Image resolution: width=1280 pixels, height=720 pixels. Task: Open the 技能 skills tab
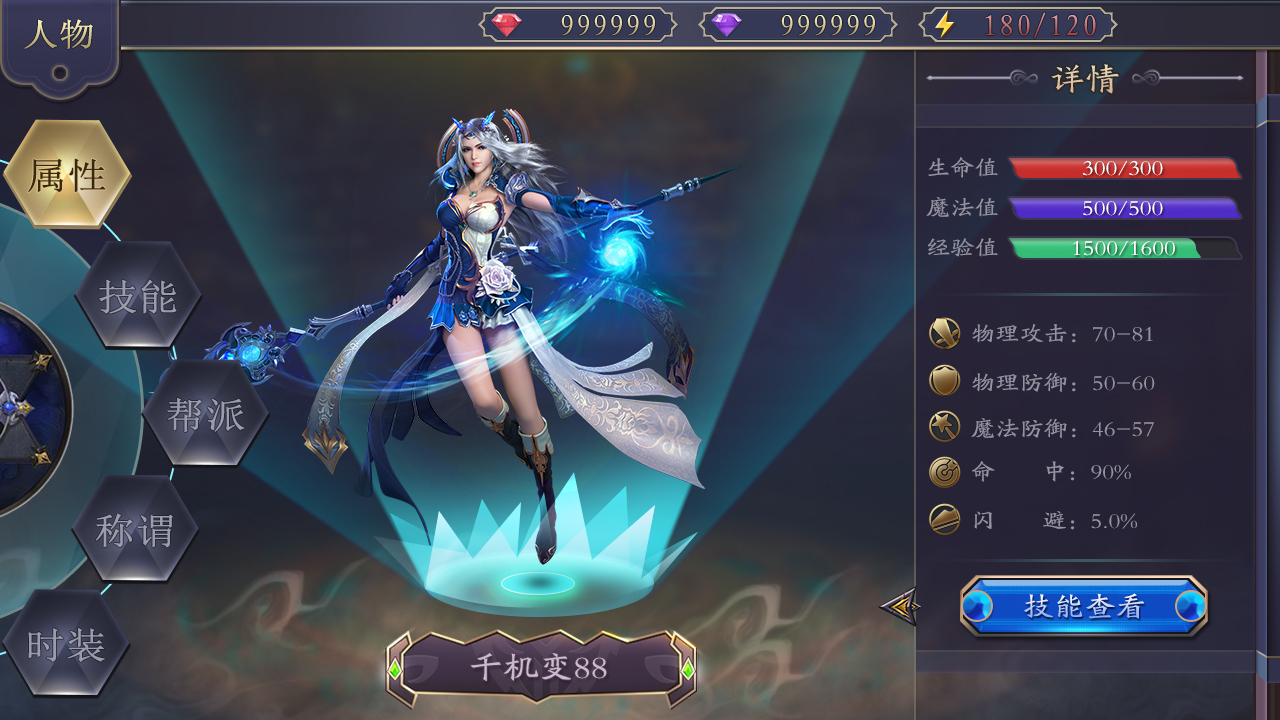pos(138,294)
